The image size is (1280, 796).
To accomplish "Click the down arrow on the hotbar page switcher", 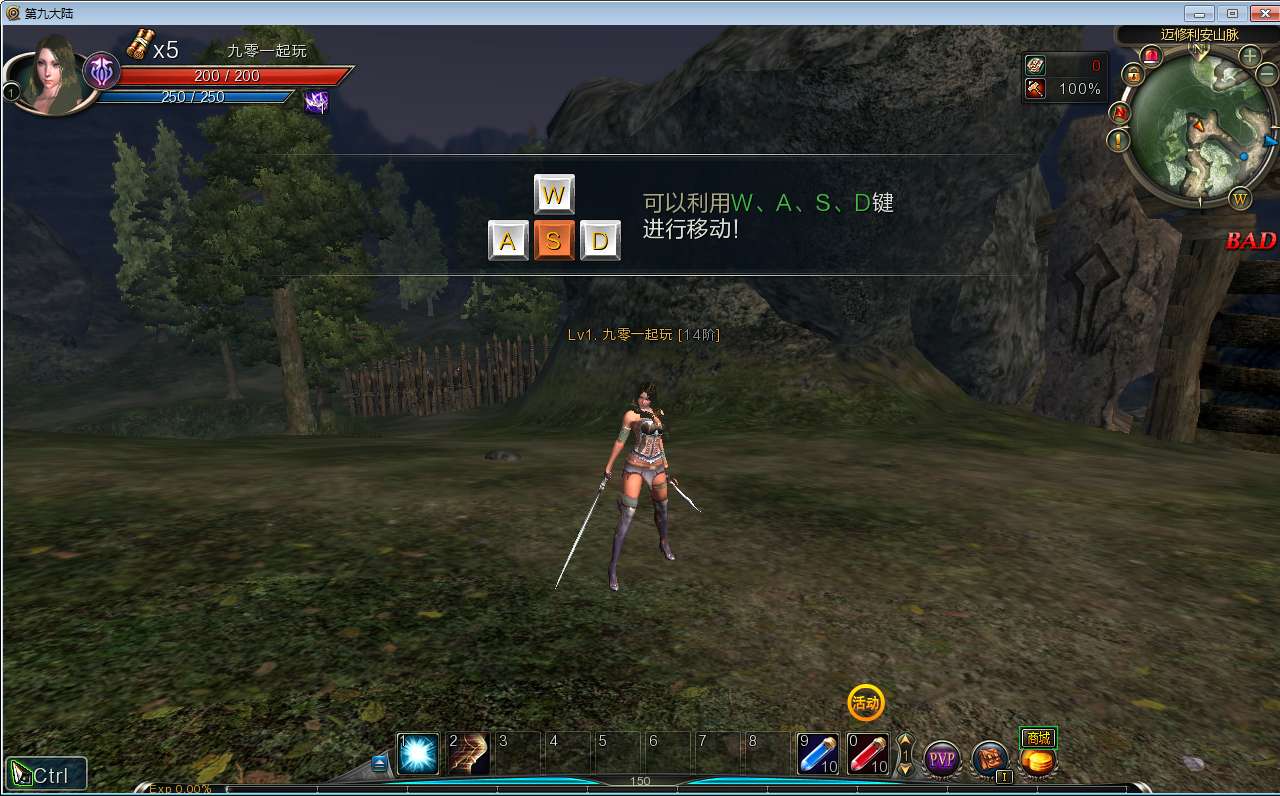I will pos(907,770).
